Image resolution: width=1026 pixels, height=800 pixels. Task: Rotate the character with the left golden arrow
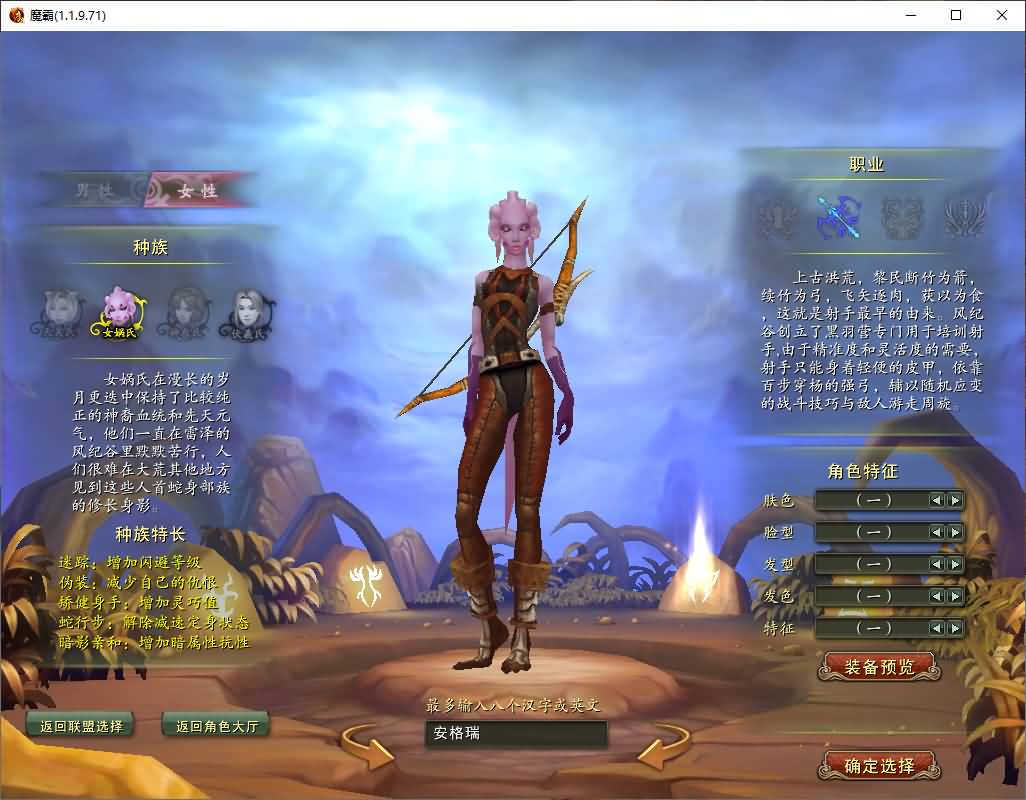pyautogui.click(x=368, y=747)
